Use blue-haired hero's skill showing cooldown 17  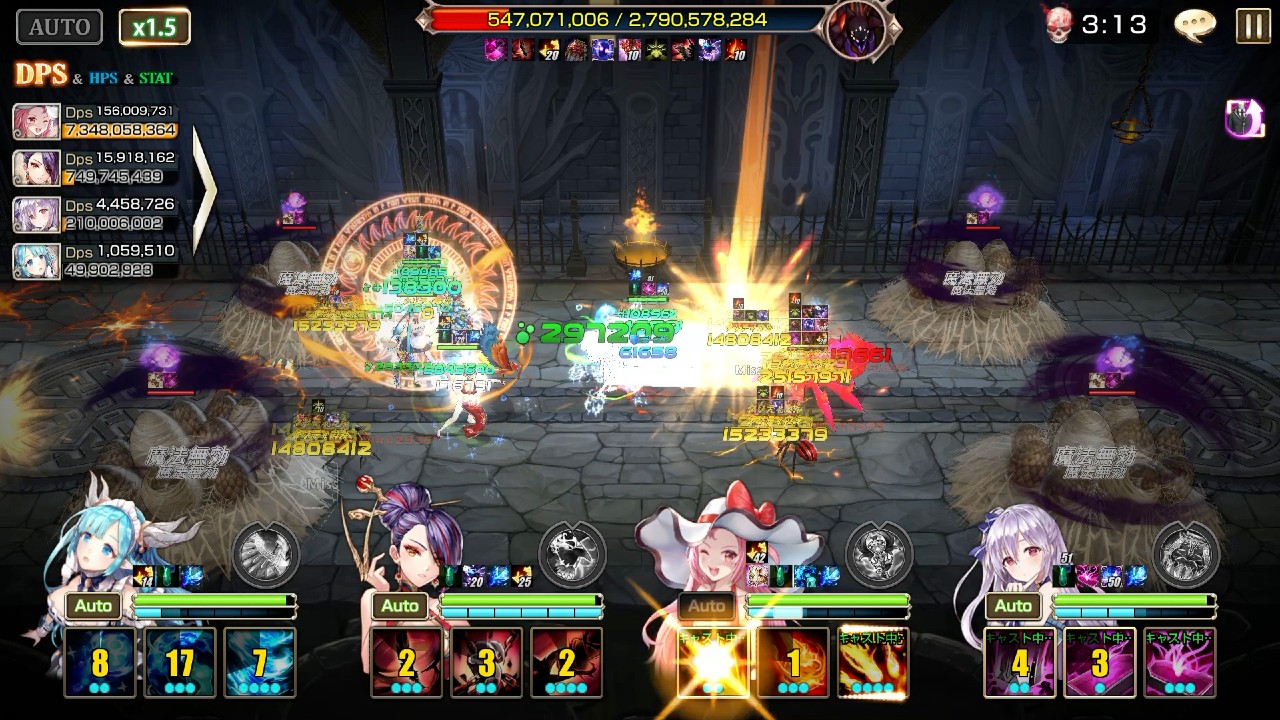pyautogui.click(x=180, y=661)
